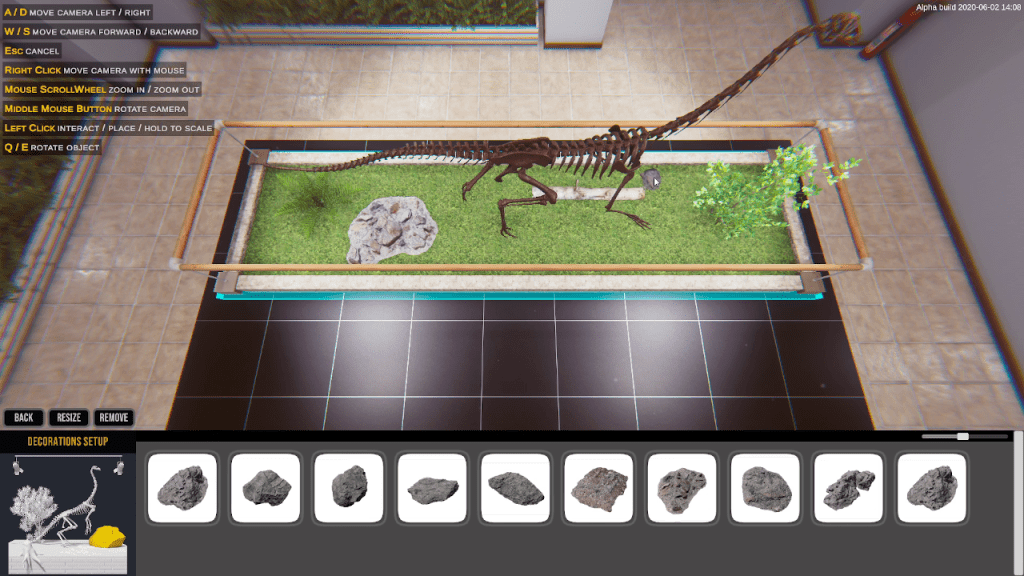Screen dimensions: 1024x576
Task: Select the reddish-brown rock thumbnail
Action: click(x=599, y=488)
